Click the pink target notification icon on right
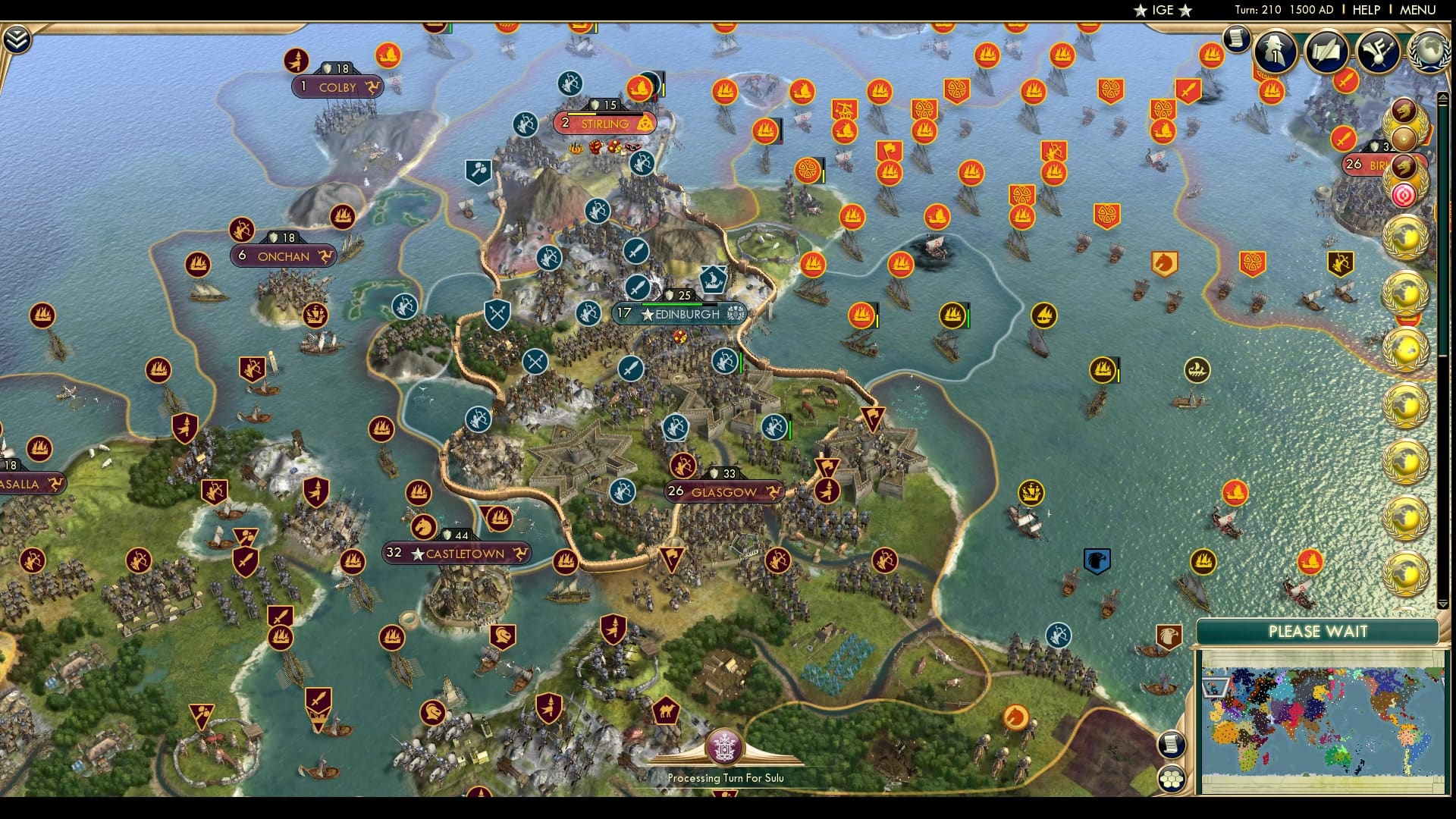The width and height of the screenshot is (1456, 819). pyautogui.click(x=1404, y=196)
